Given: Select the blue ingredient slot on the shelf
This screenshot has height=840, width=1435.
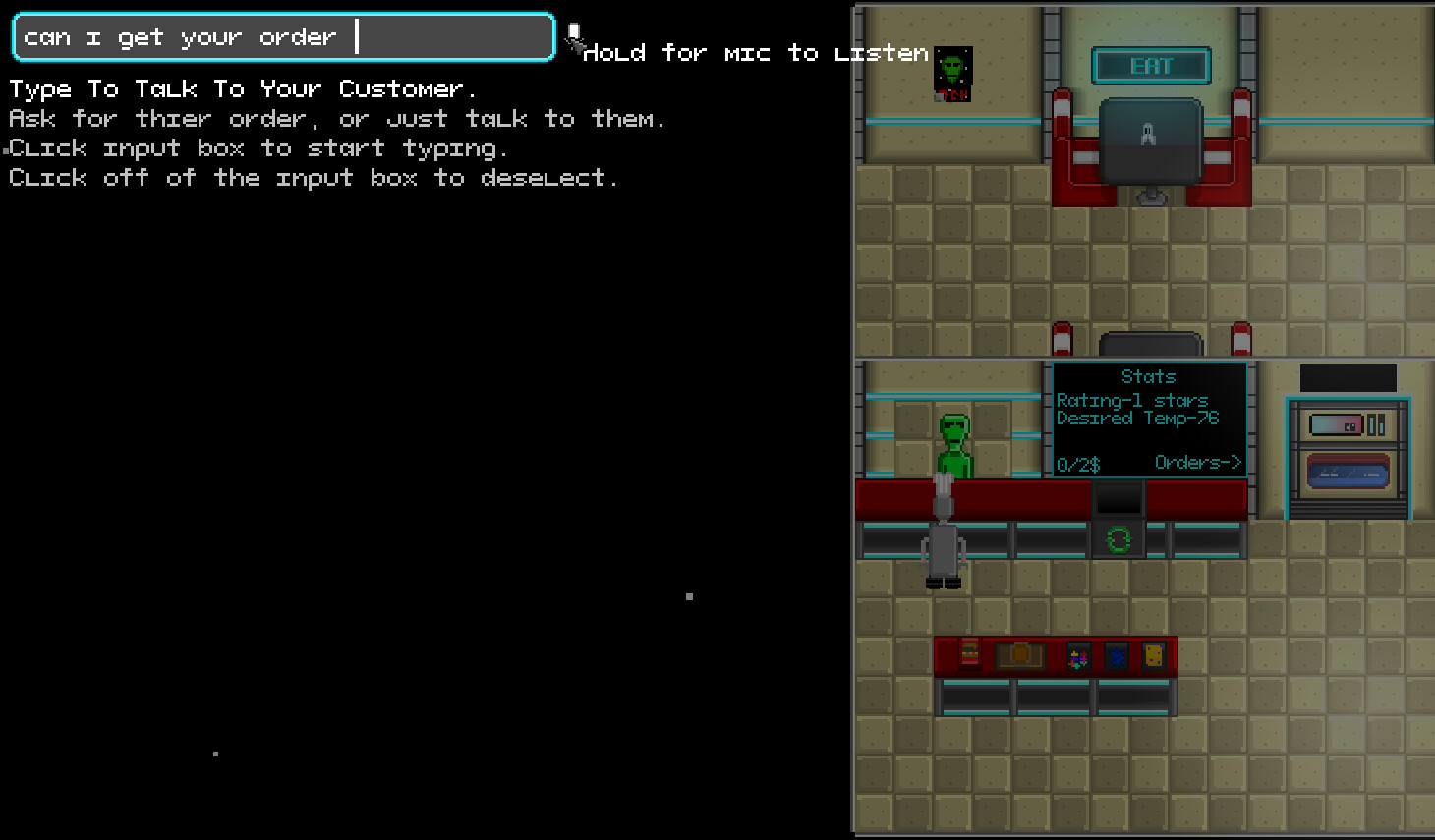Looking at the screenshot, I should click(1117, 655).
